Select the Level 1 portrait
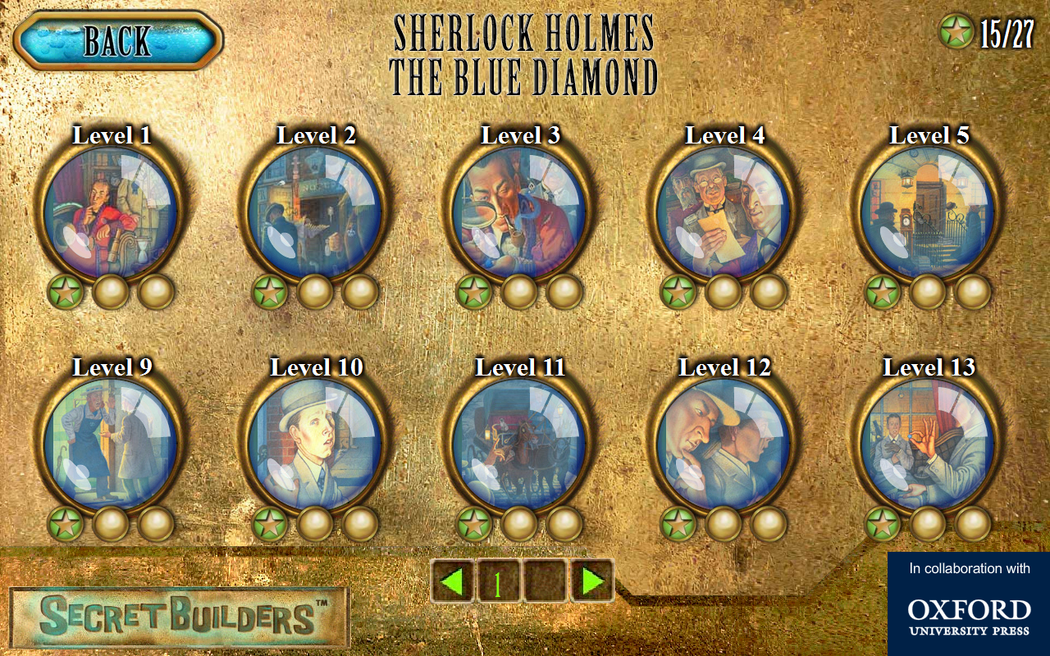 [x=111, y=212]
